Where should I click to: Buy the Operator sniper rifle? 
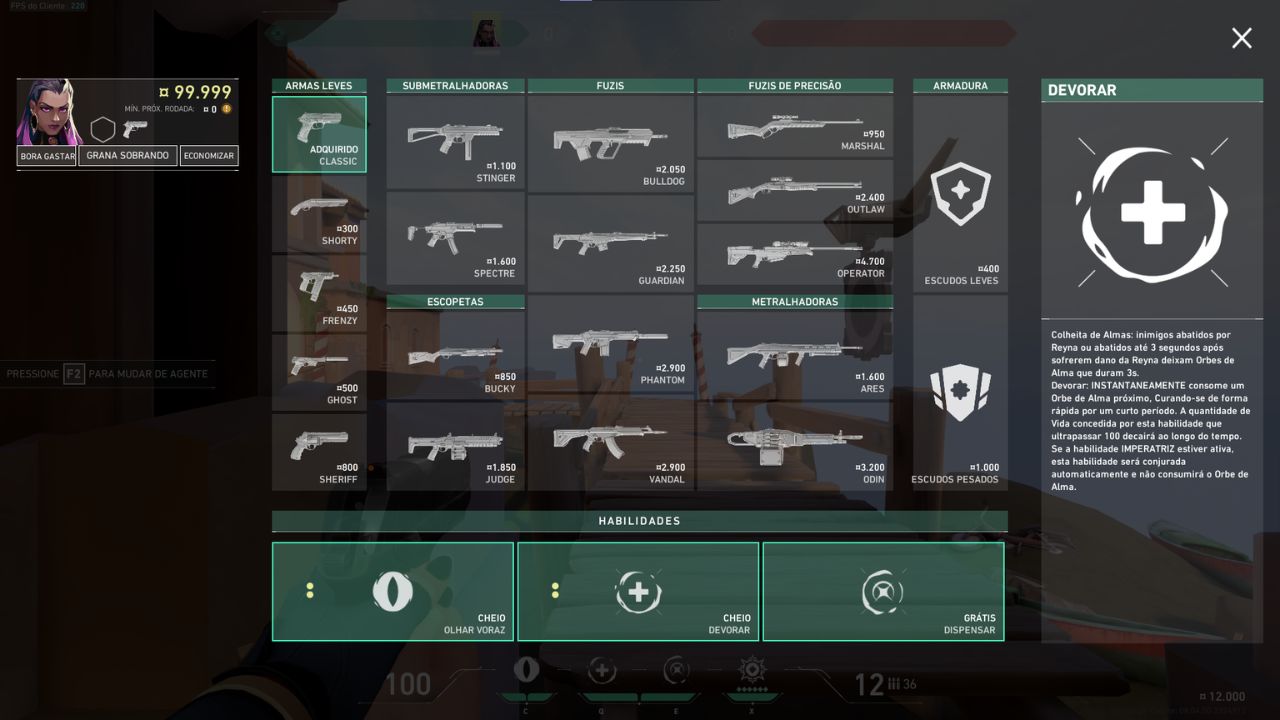[795, 255]
